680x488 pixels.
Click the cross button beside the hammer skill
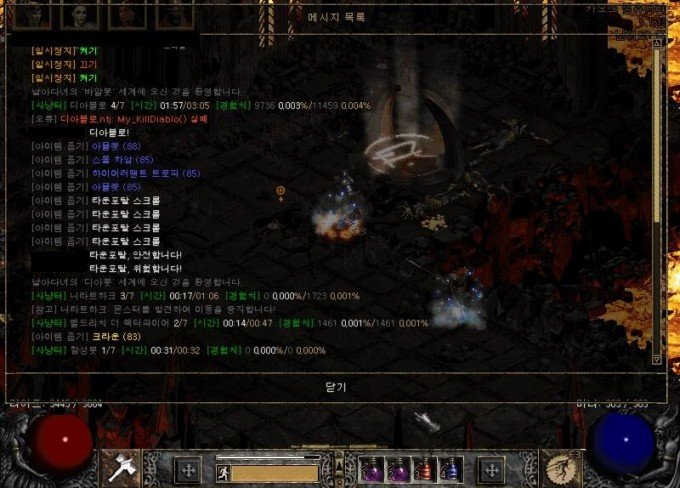[187, 470]
